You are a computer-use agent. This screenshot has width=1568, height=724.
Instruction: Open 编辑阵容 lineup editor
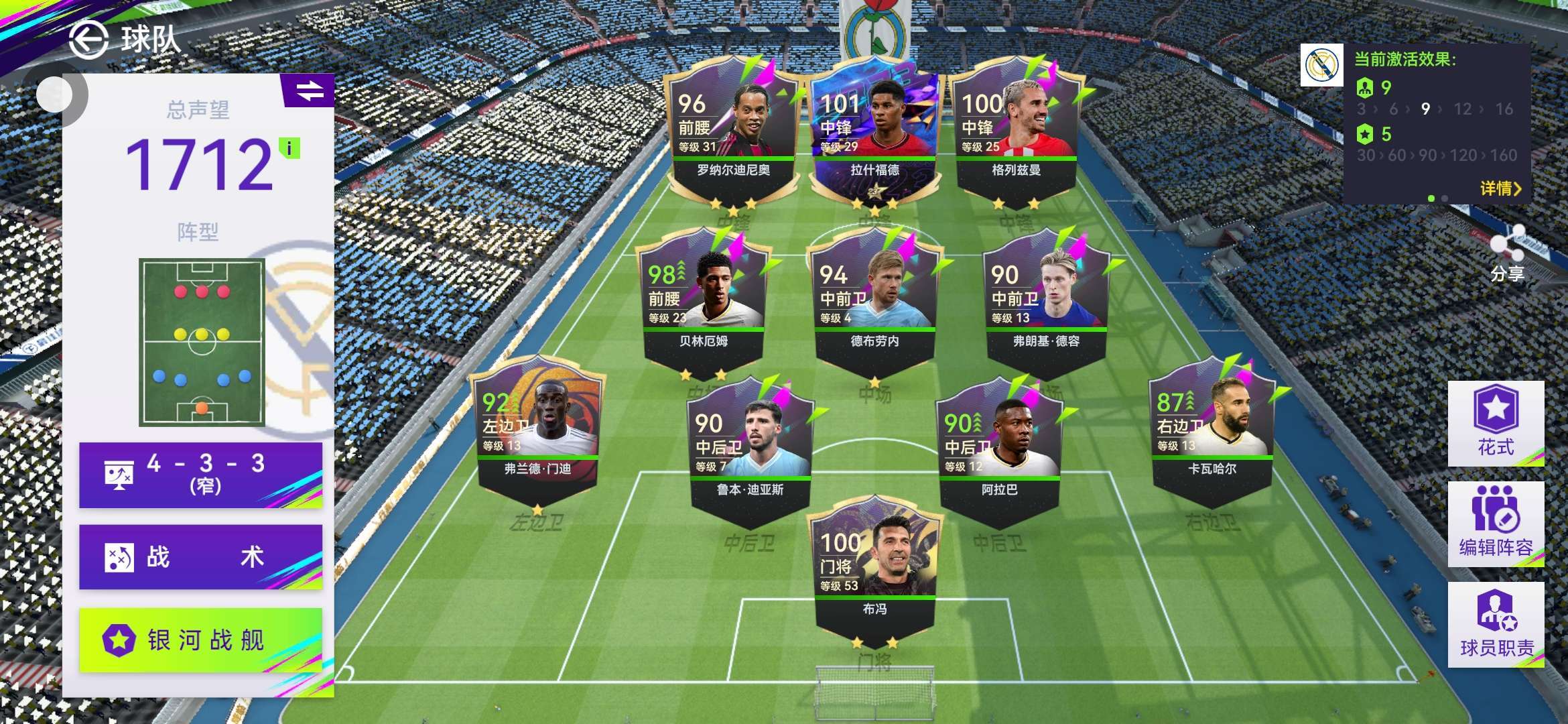1496,524
